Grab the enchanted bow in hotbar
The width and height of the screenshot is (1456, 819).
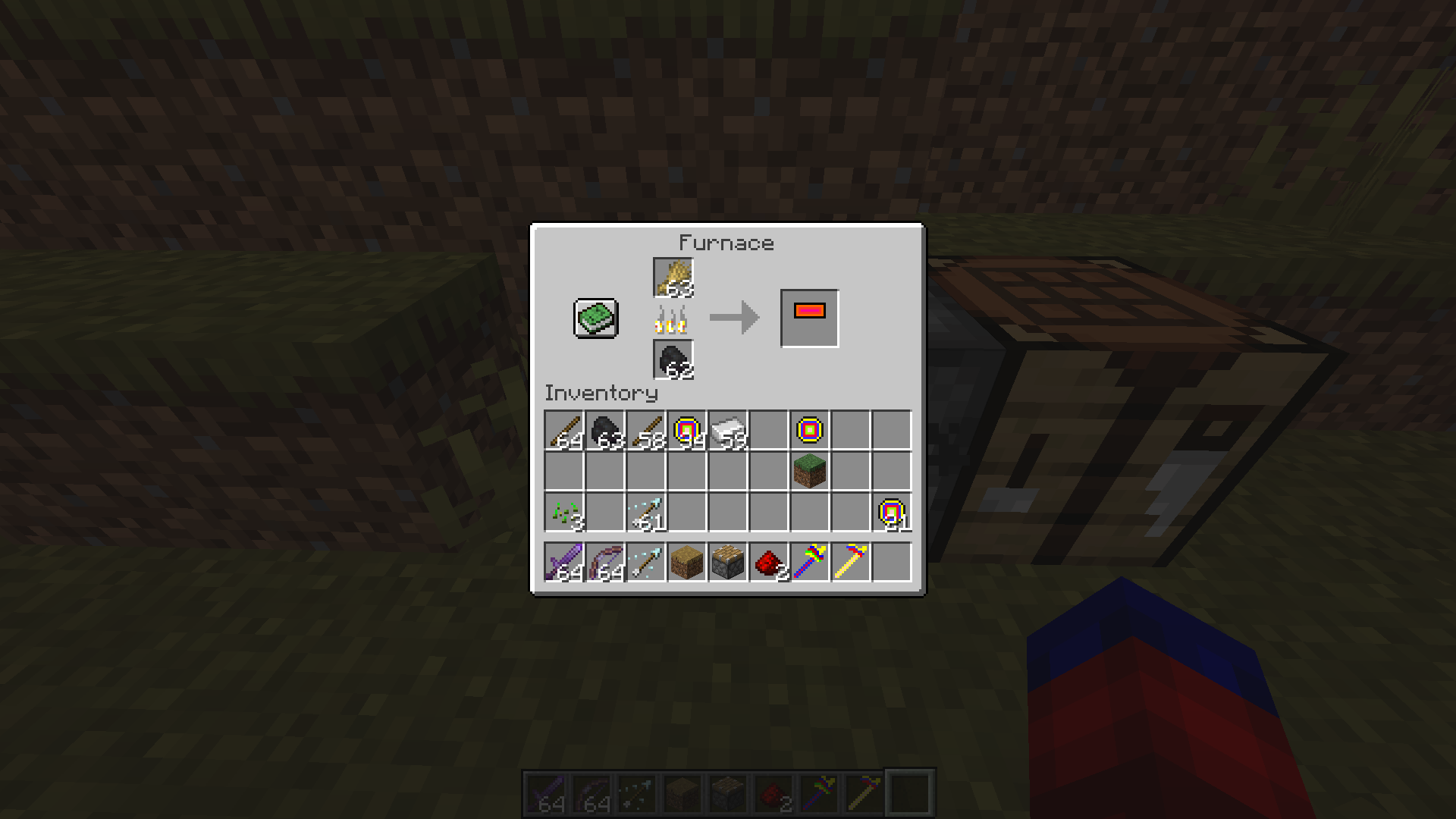click(605, 563)
